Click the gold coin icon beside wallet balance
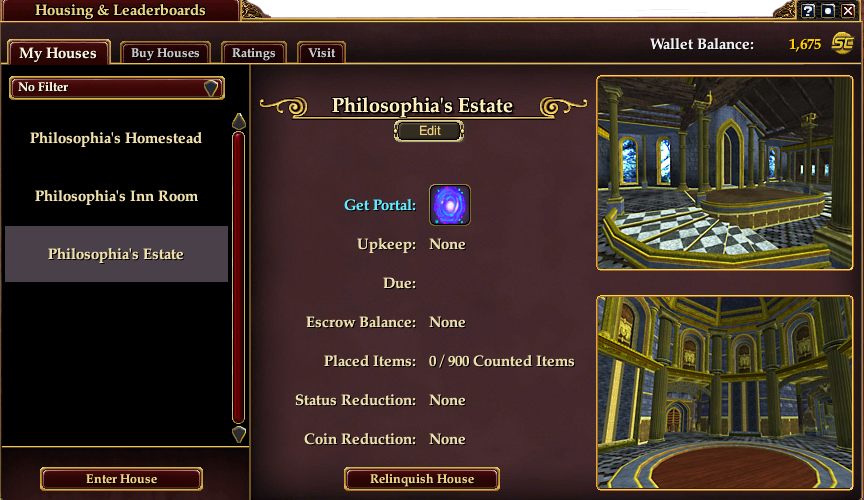This screenshot has width=864, height=500. 842,44
